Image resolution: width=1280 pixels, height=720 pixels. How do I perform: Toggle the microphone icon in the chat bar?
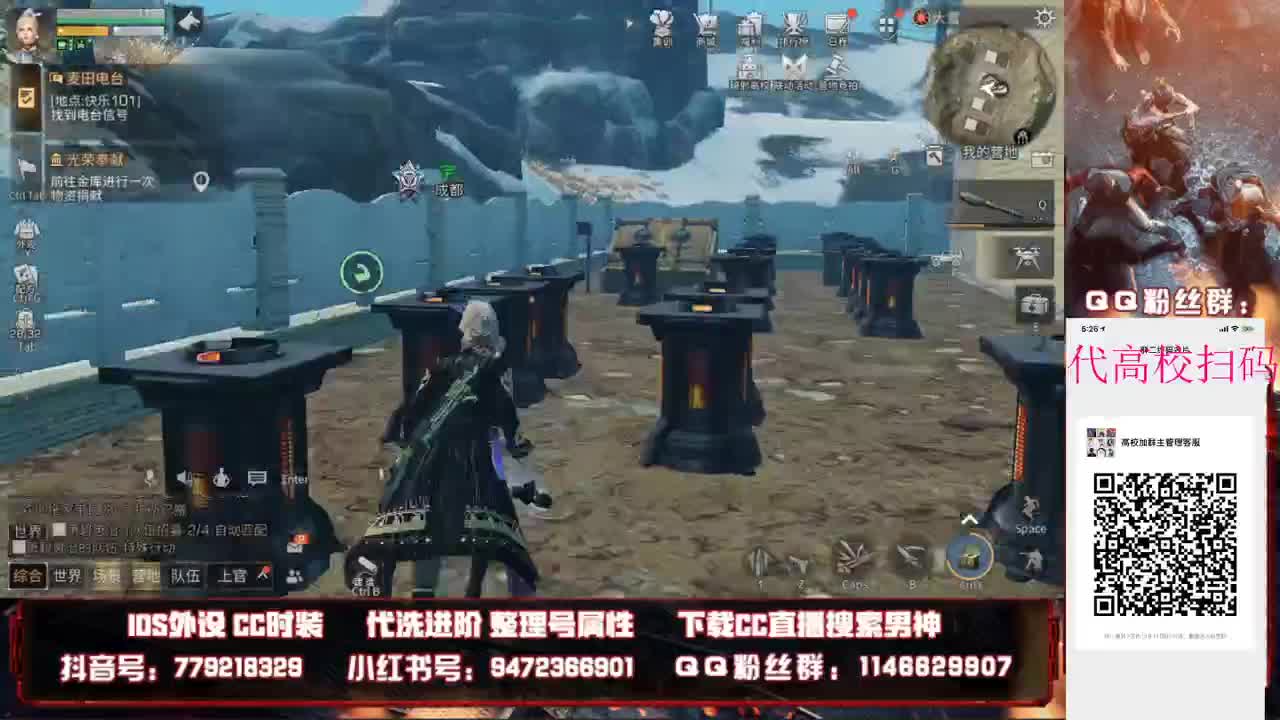point(222,478)
